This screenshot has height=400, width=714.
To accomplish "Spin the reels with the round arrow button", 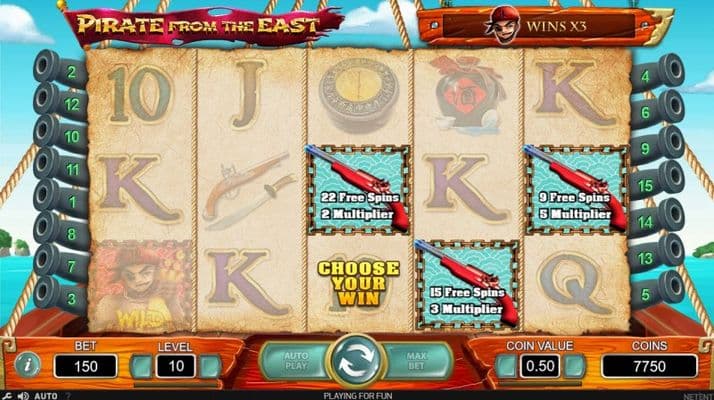I will pyautogui.click(x=357, y=362).
